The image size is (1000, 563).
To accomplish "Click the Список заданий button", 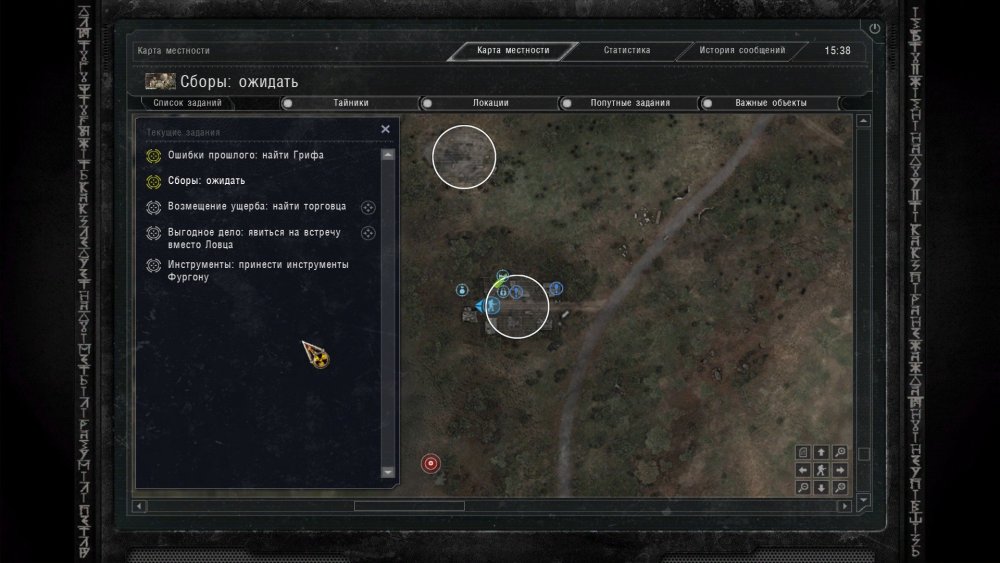I will point(188,103).
